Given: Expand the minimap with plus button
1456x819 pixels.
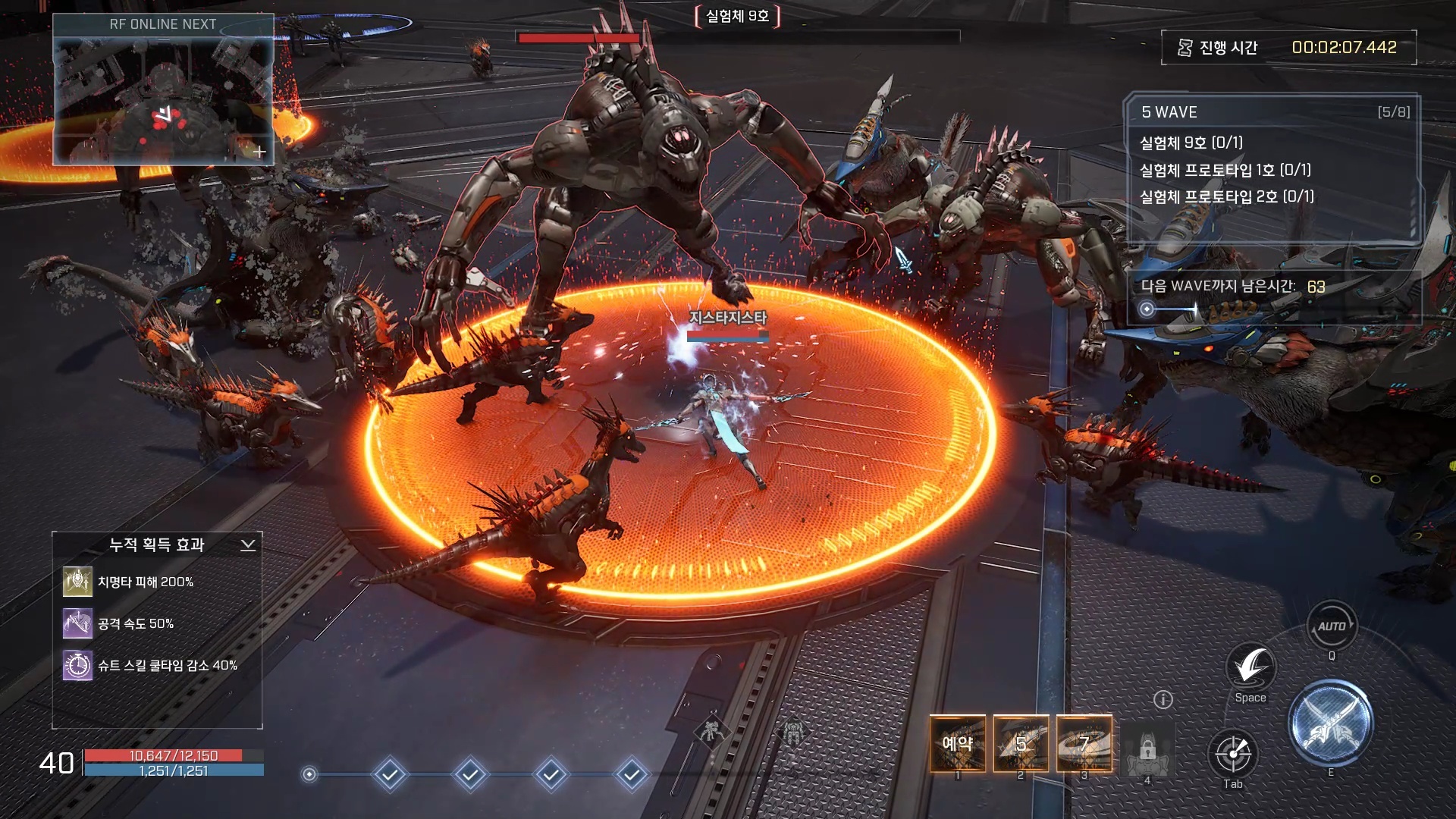Looking at the screenshot, I should [259, 152].
